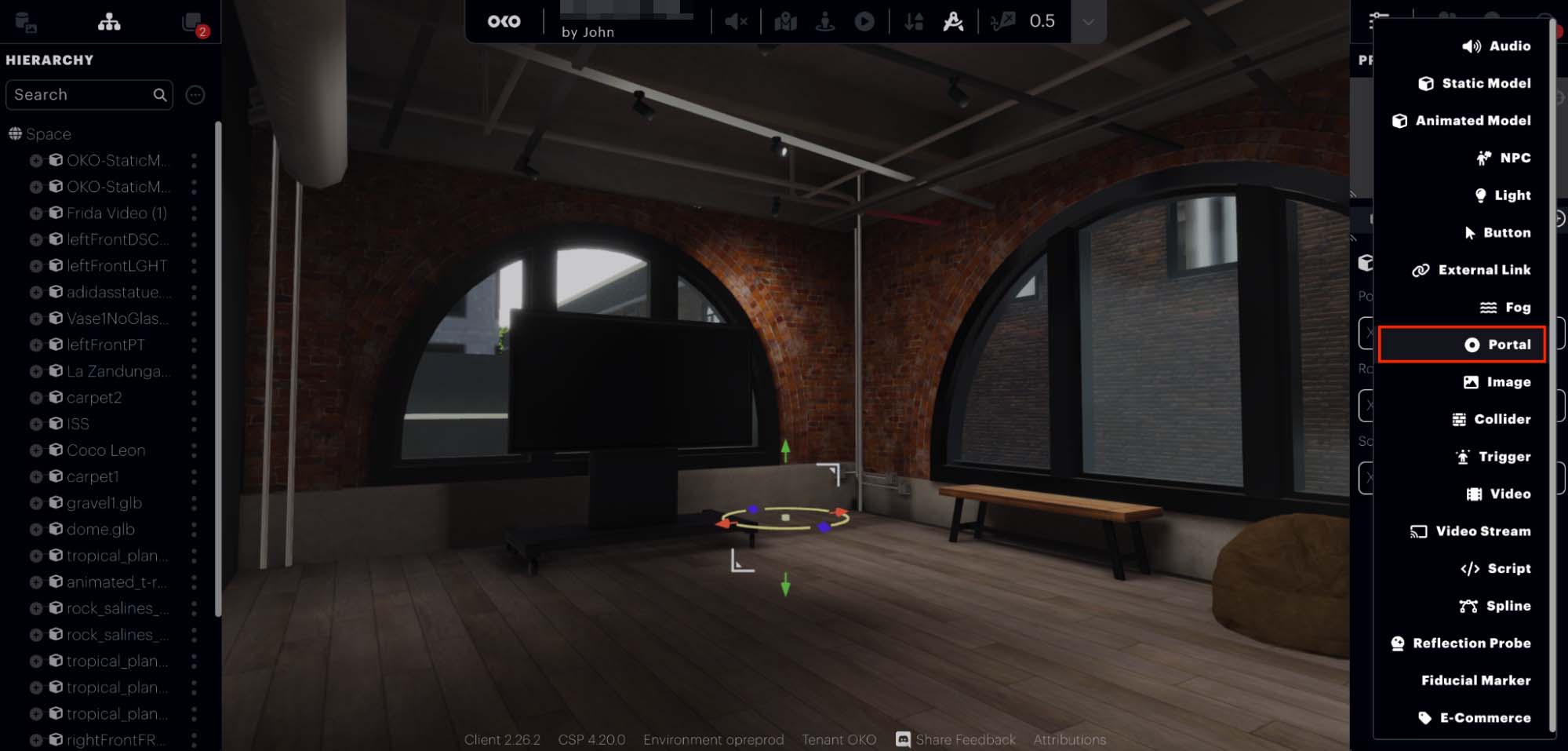This screenshot has height=751, width=1568.
Task: Choose the Script component
Action: point(1496,569)
